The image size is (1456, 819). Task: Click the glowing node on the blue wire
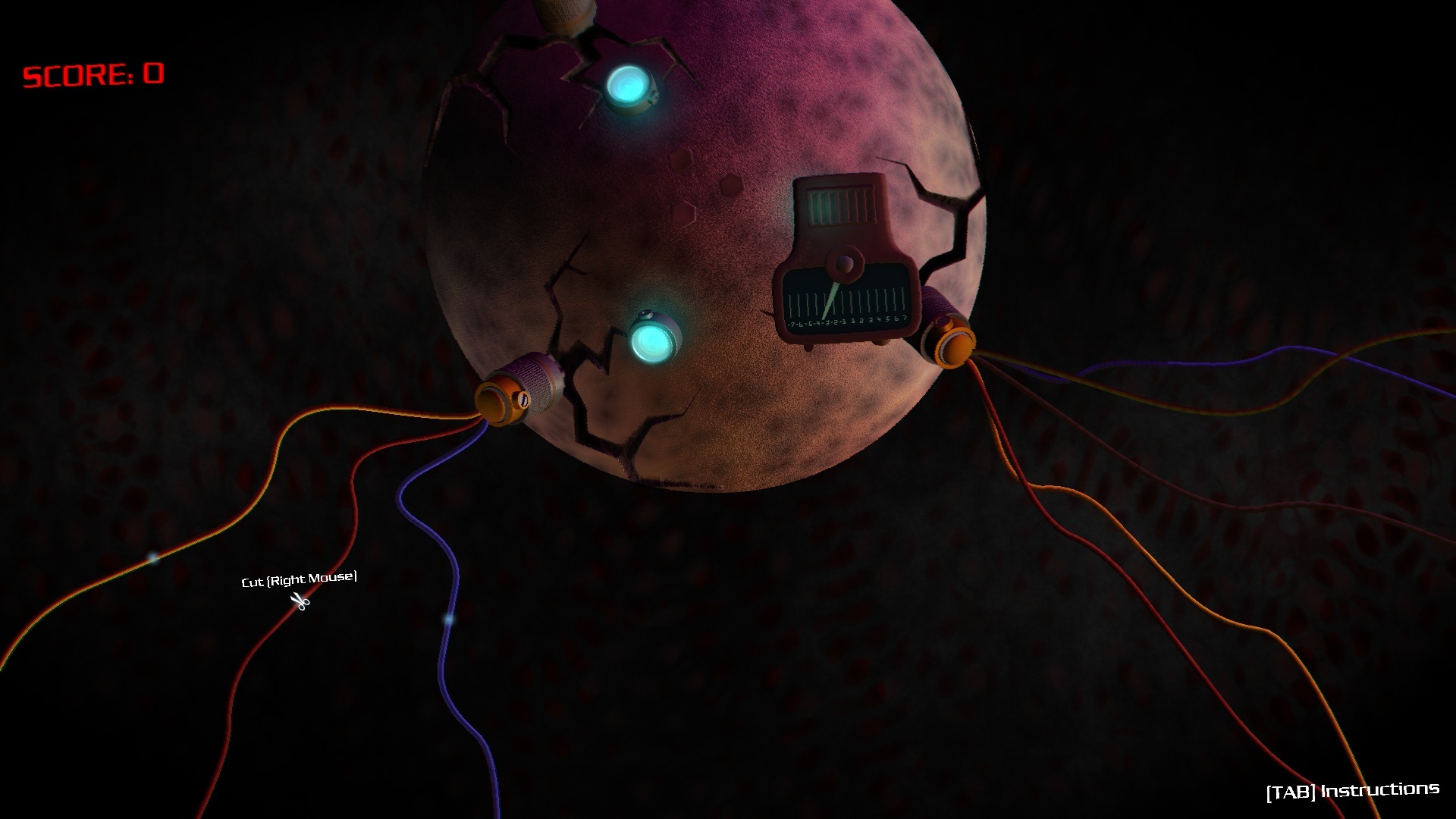coord(449,620)
